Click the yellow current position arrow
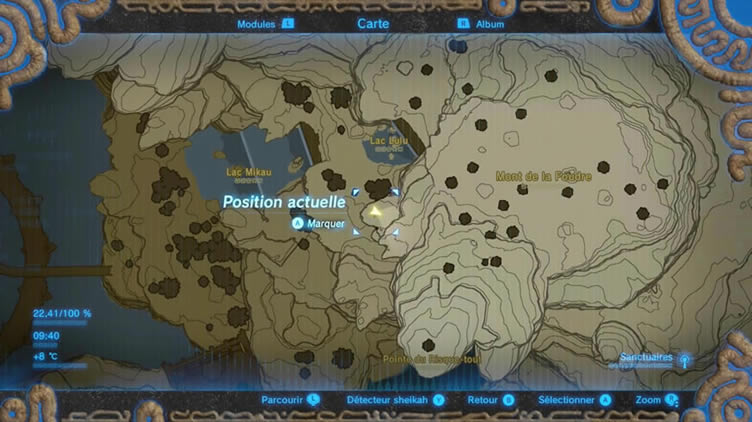The height and width of the screenshot is (422, 752). (x=375, y=212)
